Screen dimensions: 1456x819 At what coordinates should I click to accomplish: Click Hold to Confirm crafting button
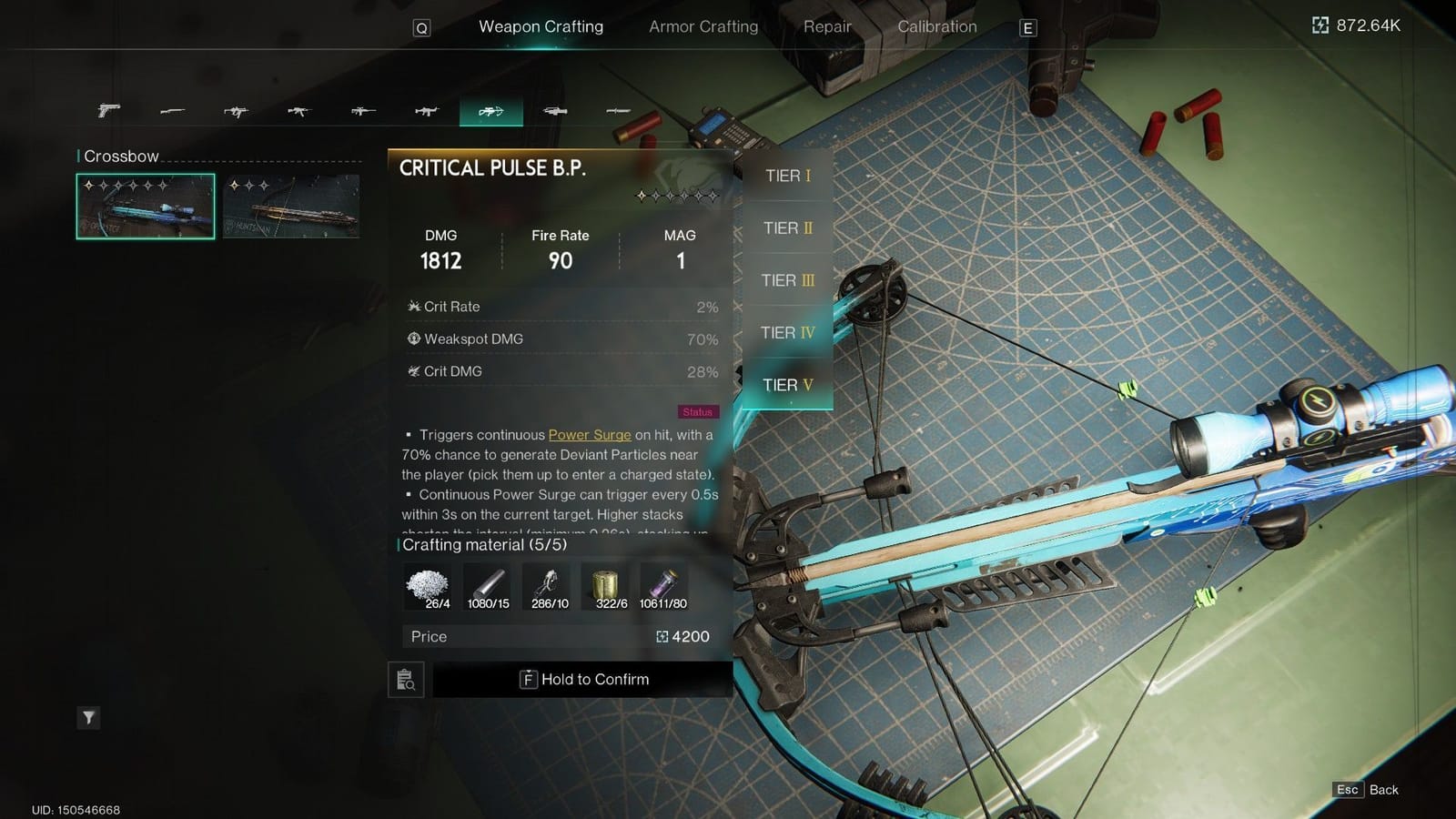[585, 679]
